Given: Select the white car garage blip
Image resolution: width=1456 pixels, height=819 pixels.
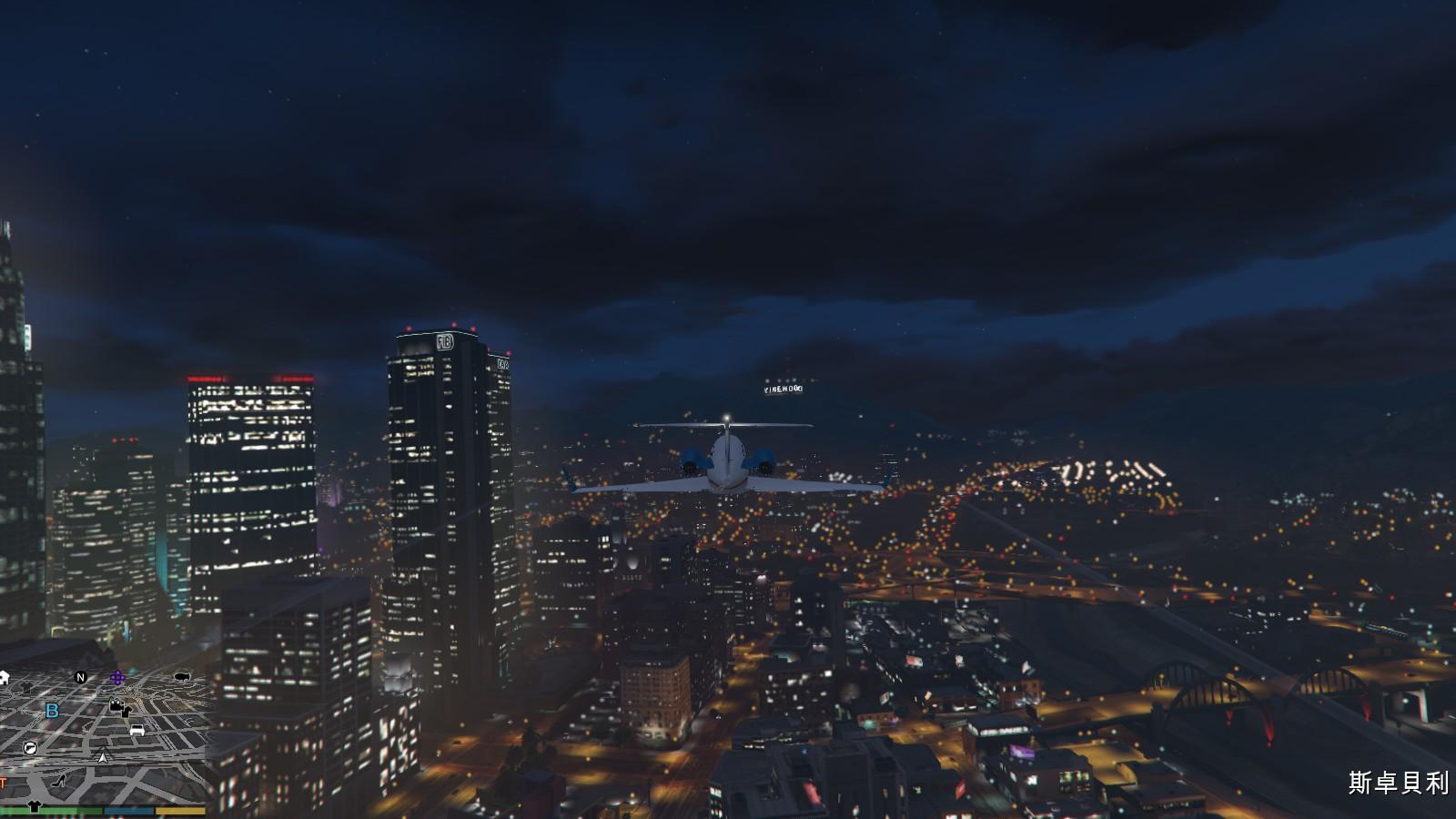Looking at the screenshot, I should pos(137,730).
